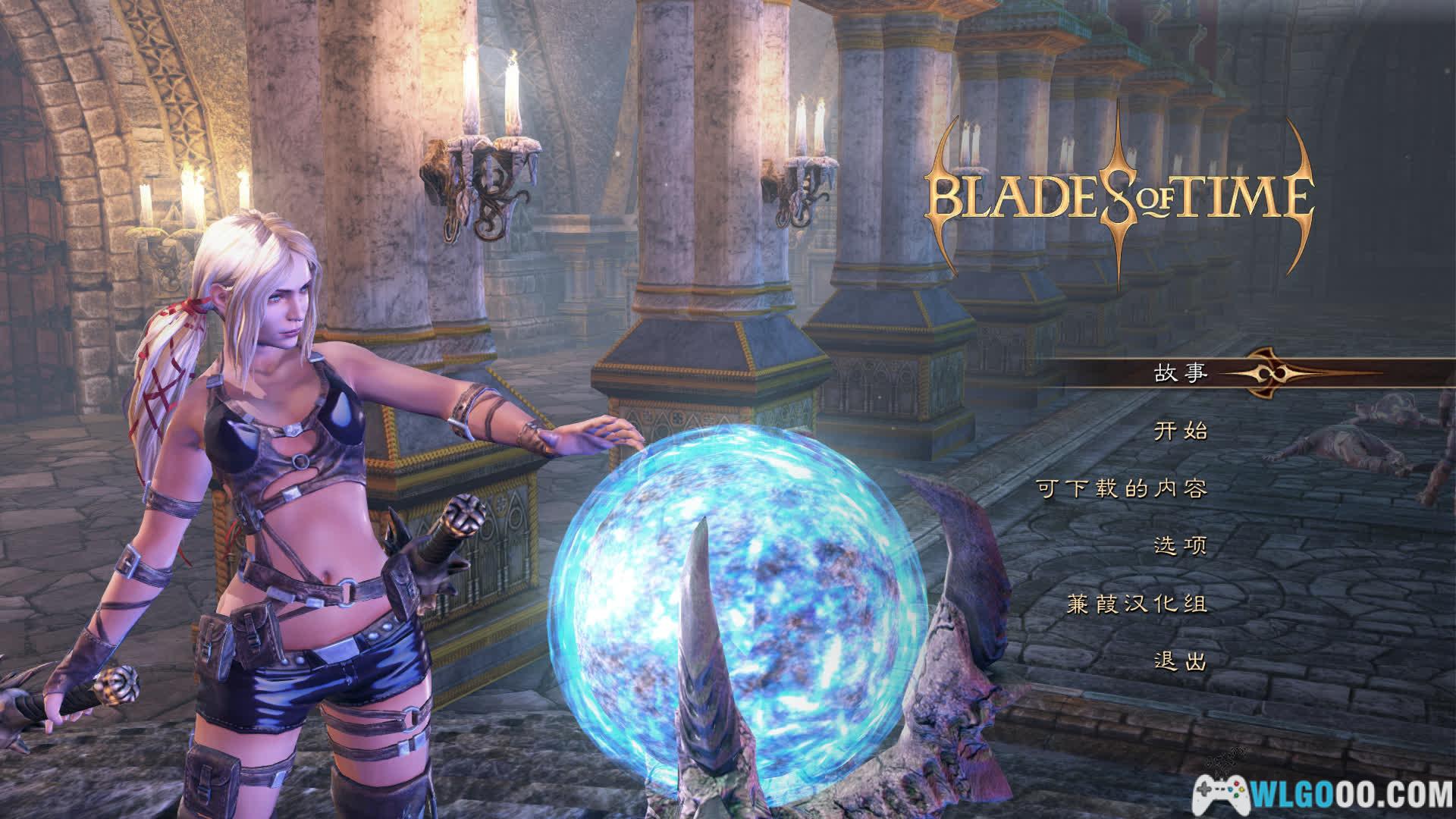Click the 蒹葭汉化组 credits entry
Viewport: 1456px width, 819px height.
coord(1136,604)
